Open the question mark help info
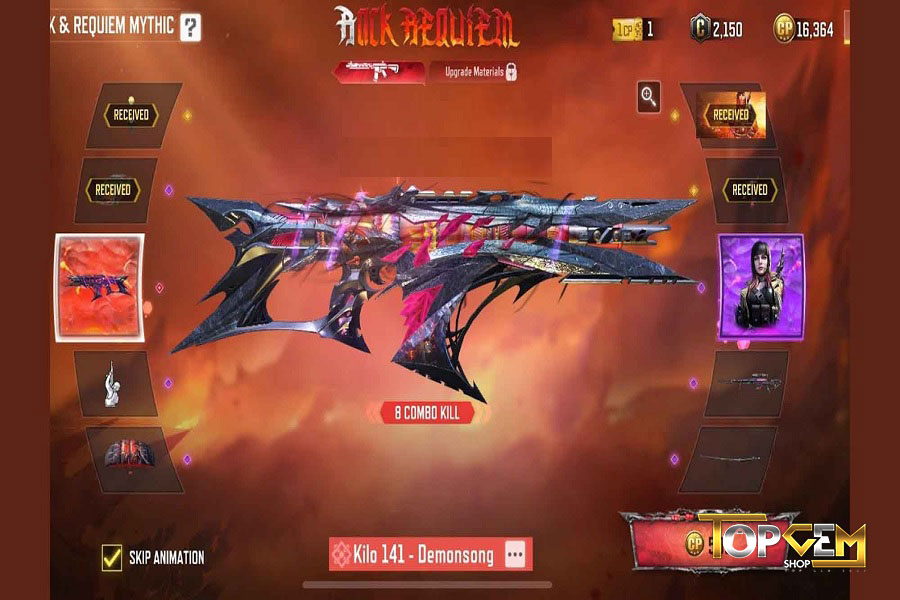This screenshot has width=900, height=600. pyautogui.click(x=190, y=27)
